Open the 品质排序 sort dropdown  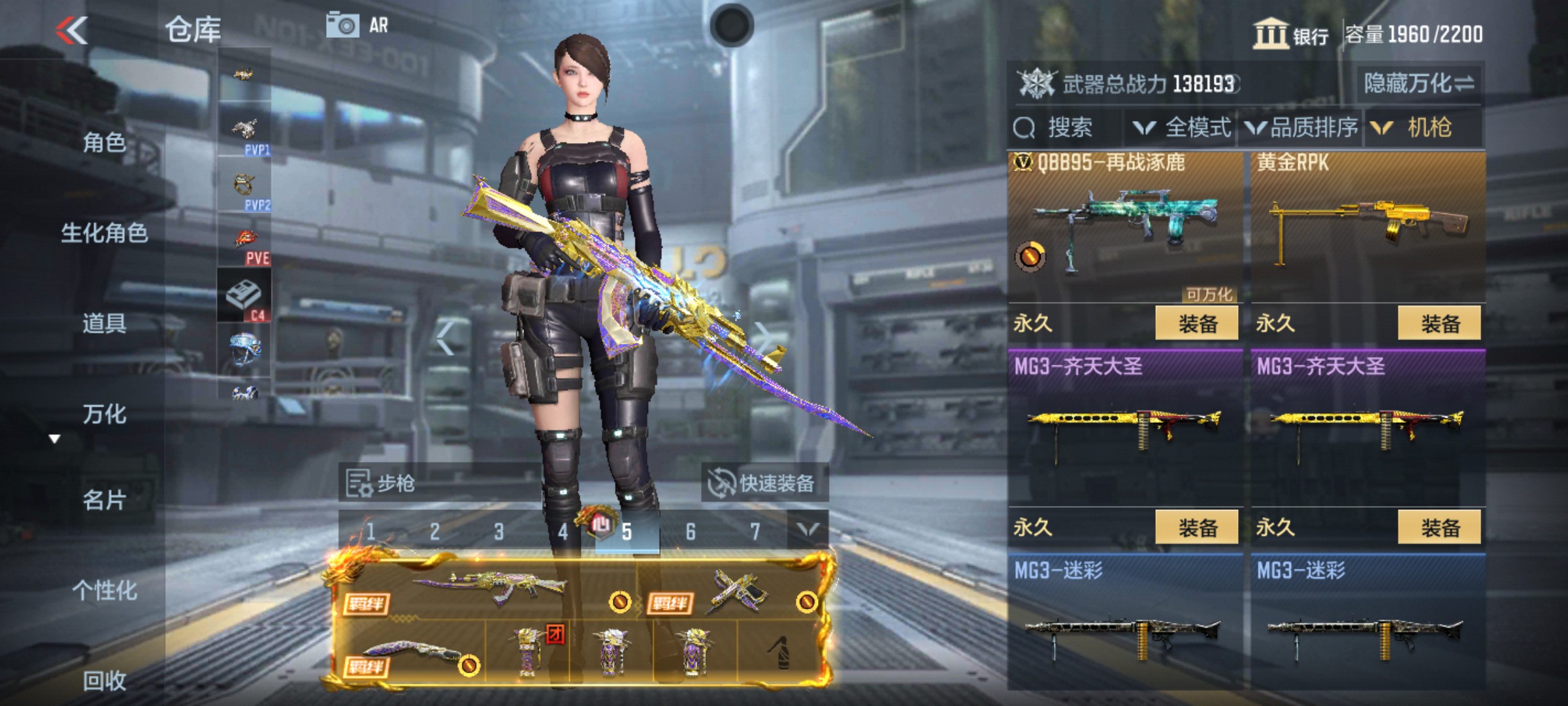click(1301, 127)
